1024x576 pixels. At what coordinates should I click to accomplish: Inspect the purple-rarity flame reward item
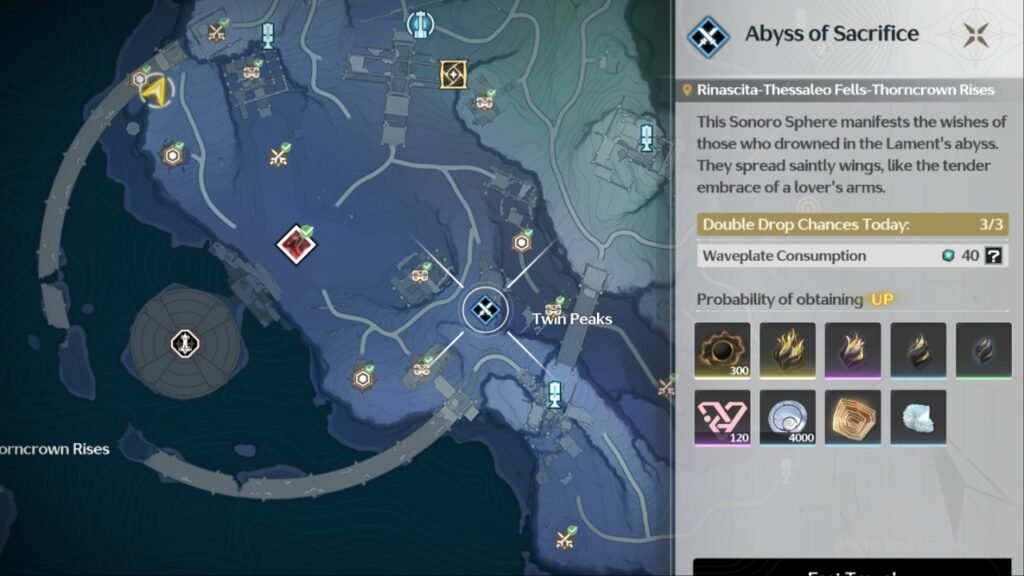[852, 350]
